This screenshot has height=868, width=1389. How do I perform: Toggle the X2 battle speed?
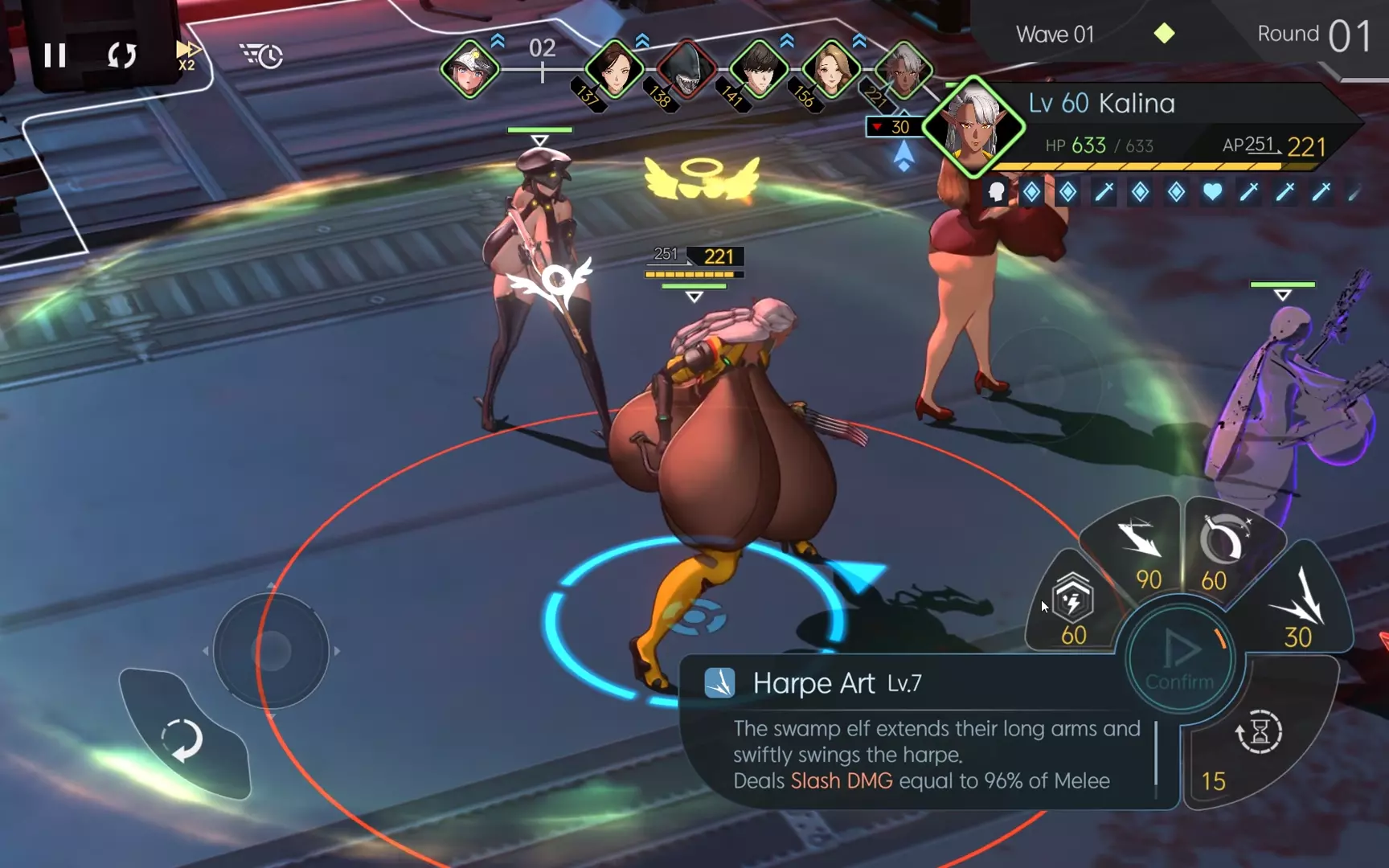click(x=186, y=55)
